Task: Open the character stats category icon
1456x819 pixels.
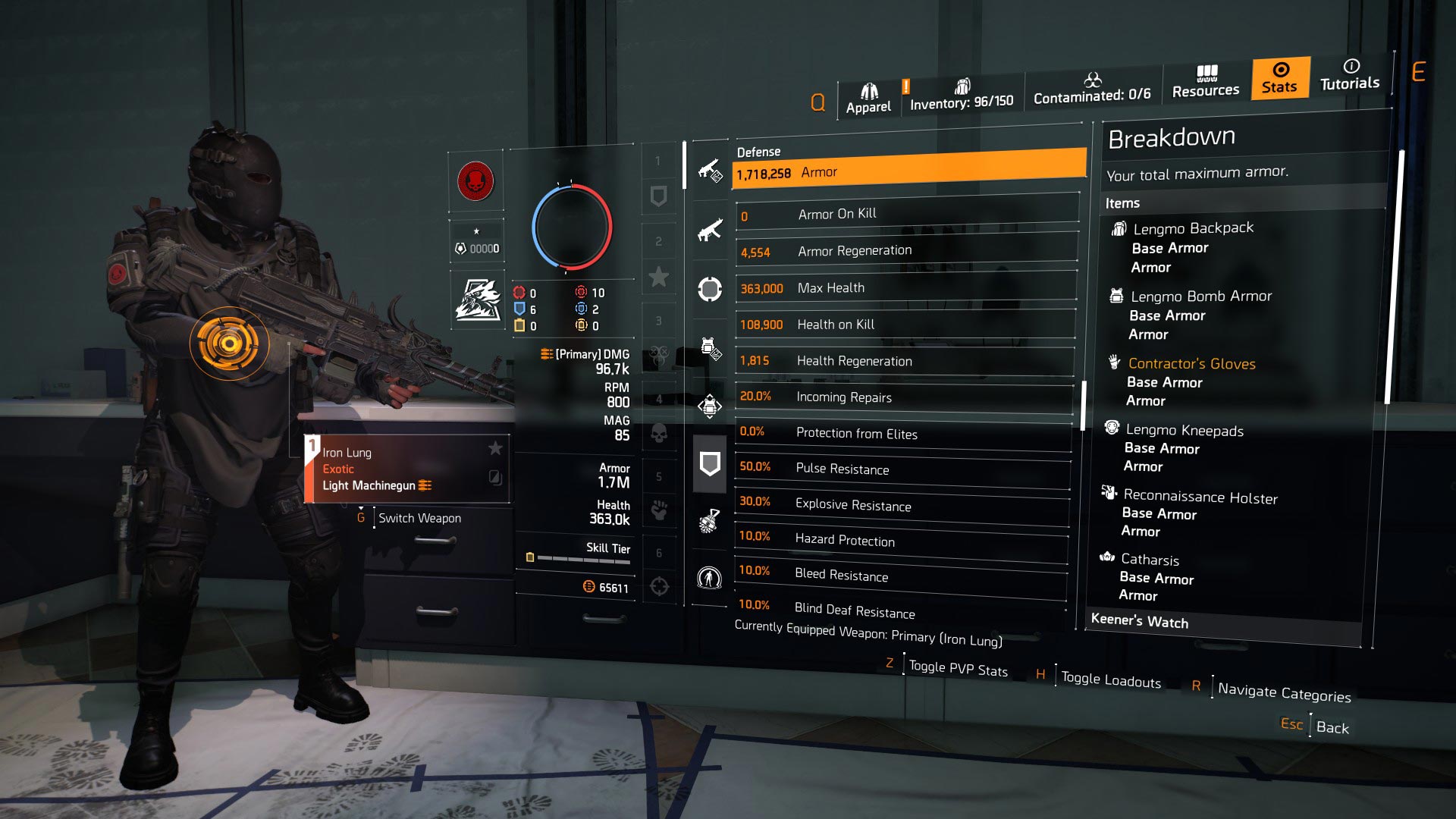Action: pos(709,578)
